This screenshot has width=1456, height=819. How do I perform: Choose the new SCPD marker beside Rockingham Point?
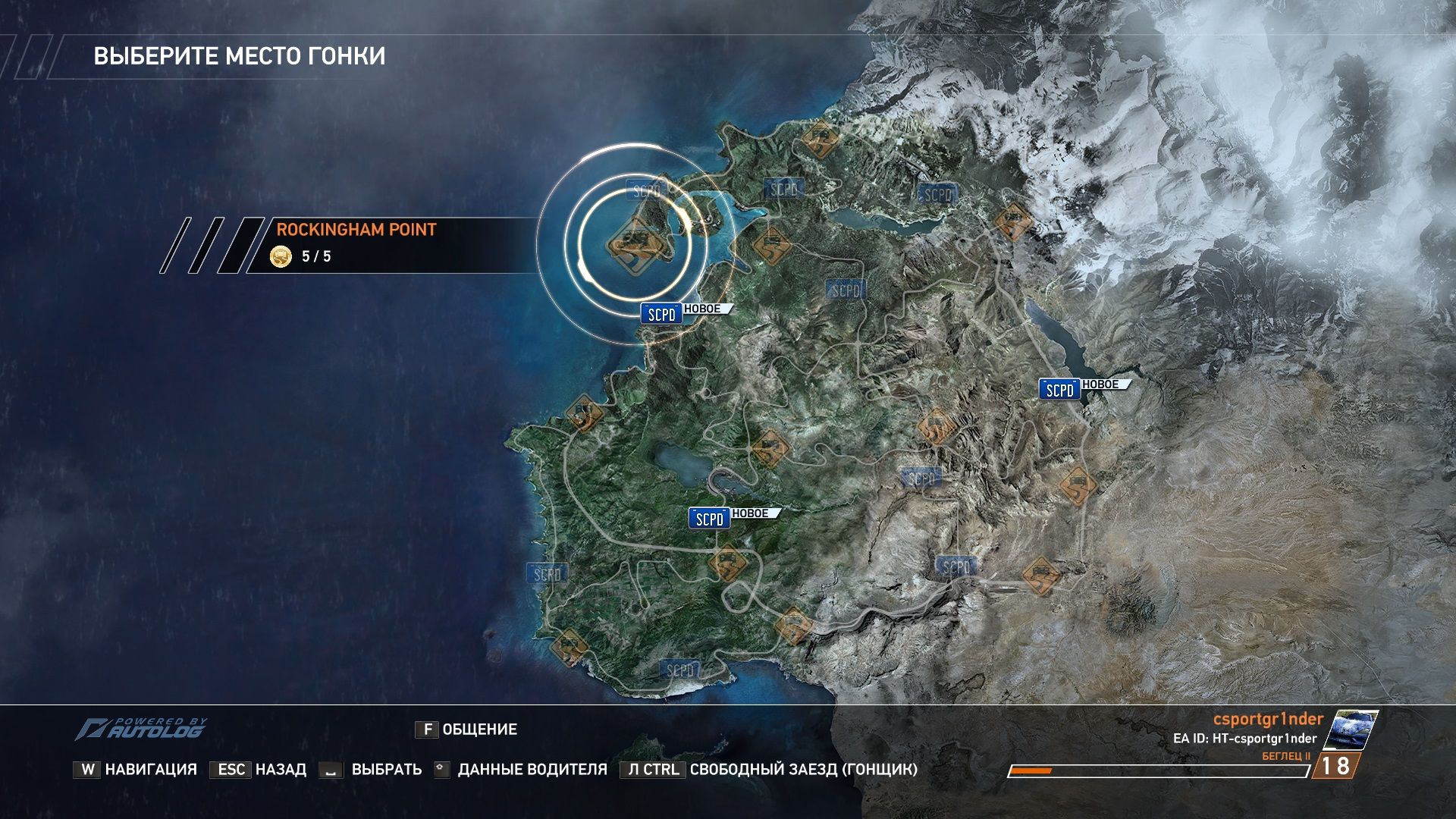coord(661,314)
